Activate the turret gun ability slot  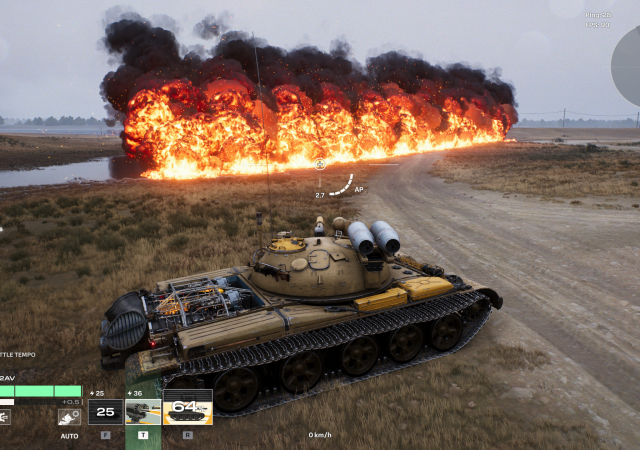point(142,412)
